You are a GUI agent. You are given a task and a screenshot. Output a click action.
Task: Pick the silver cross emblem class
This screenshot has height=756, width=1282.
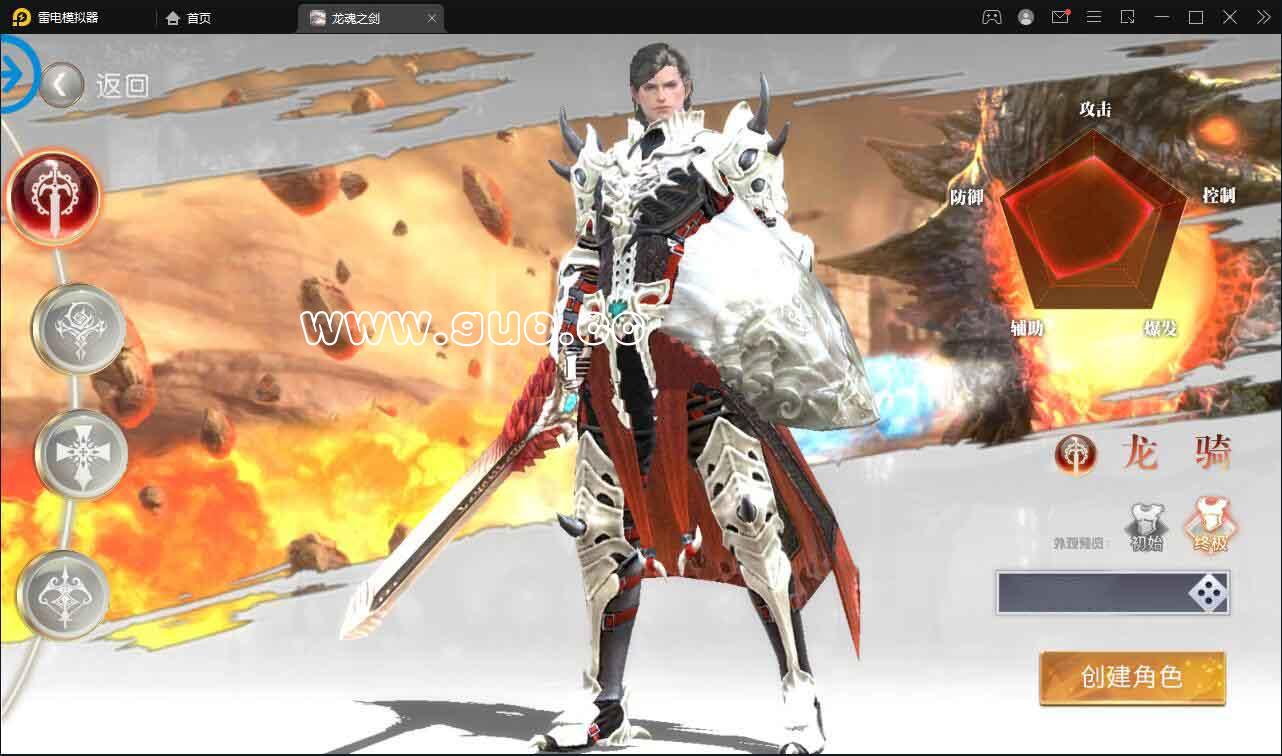(81, 455)
